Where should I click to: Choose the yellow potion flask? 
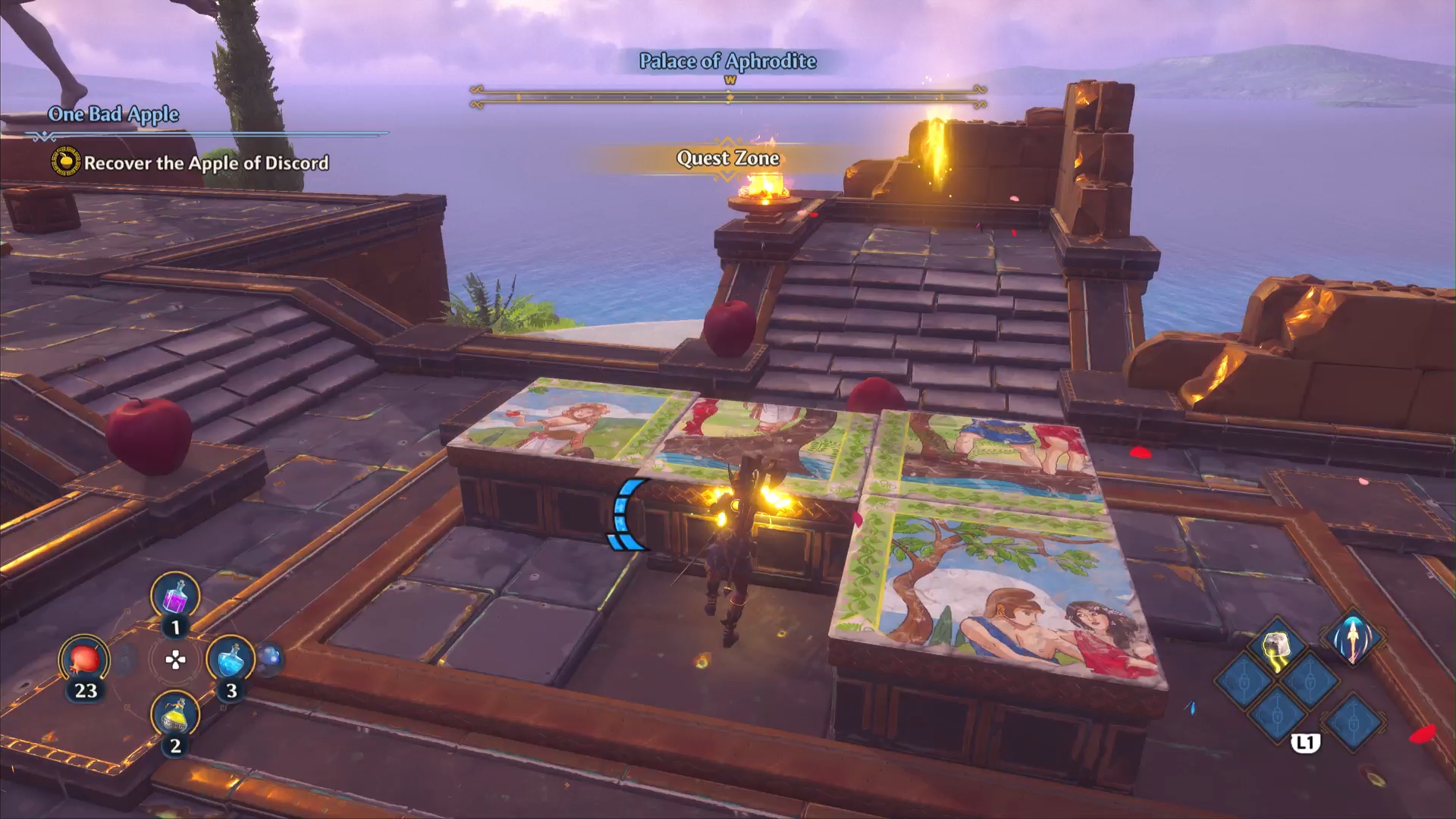175,716
